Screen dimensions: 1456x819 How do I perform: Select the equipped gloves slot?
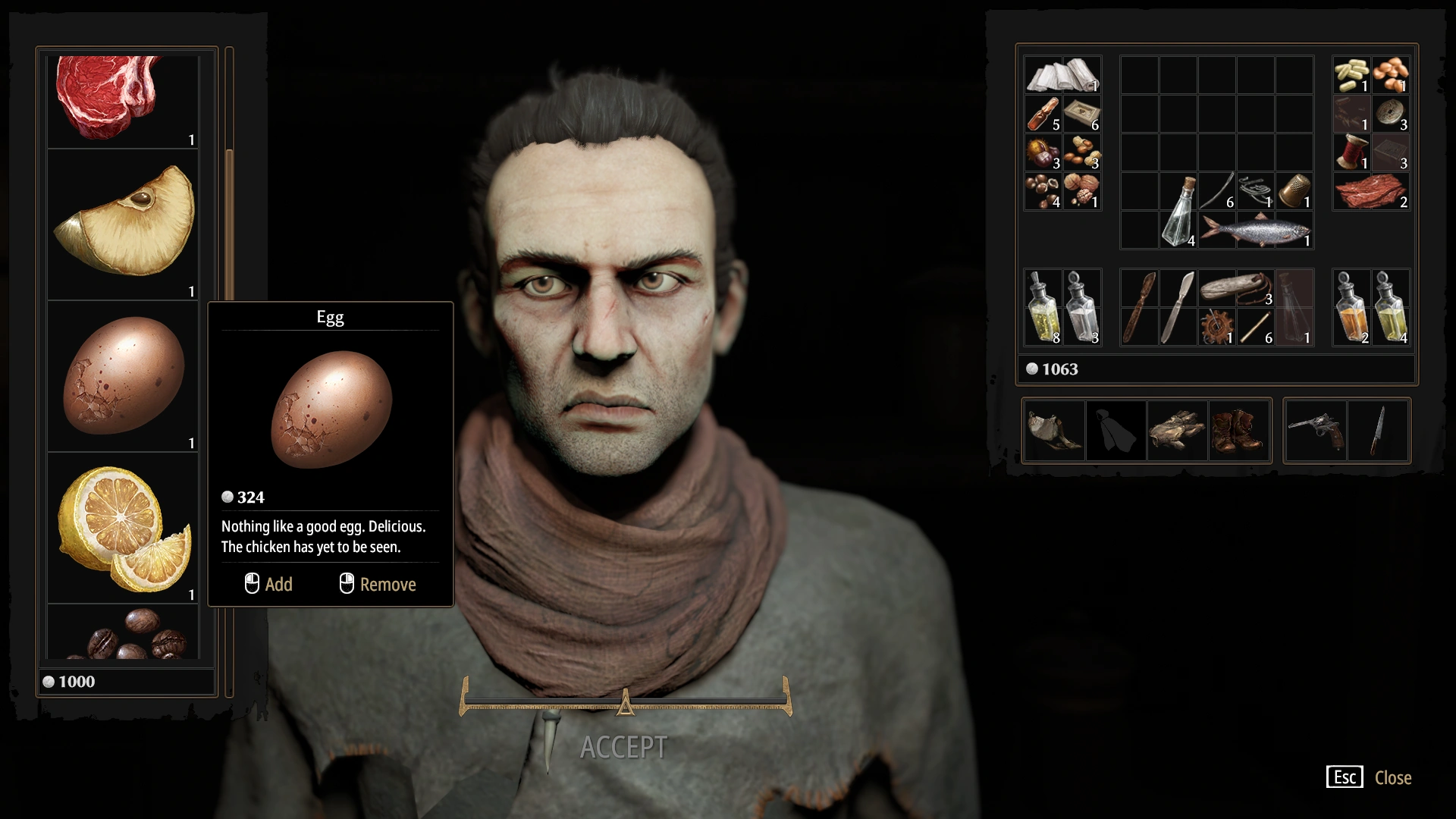click(x=1177, y=431)
